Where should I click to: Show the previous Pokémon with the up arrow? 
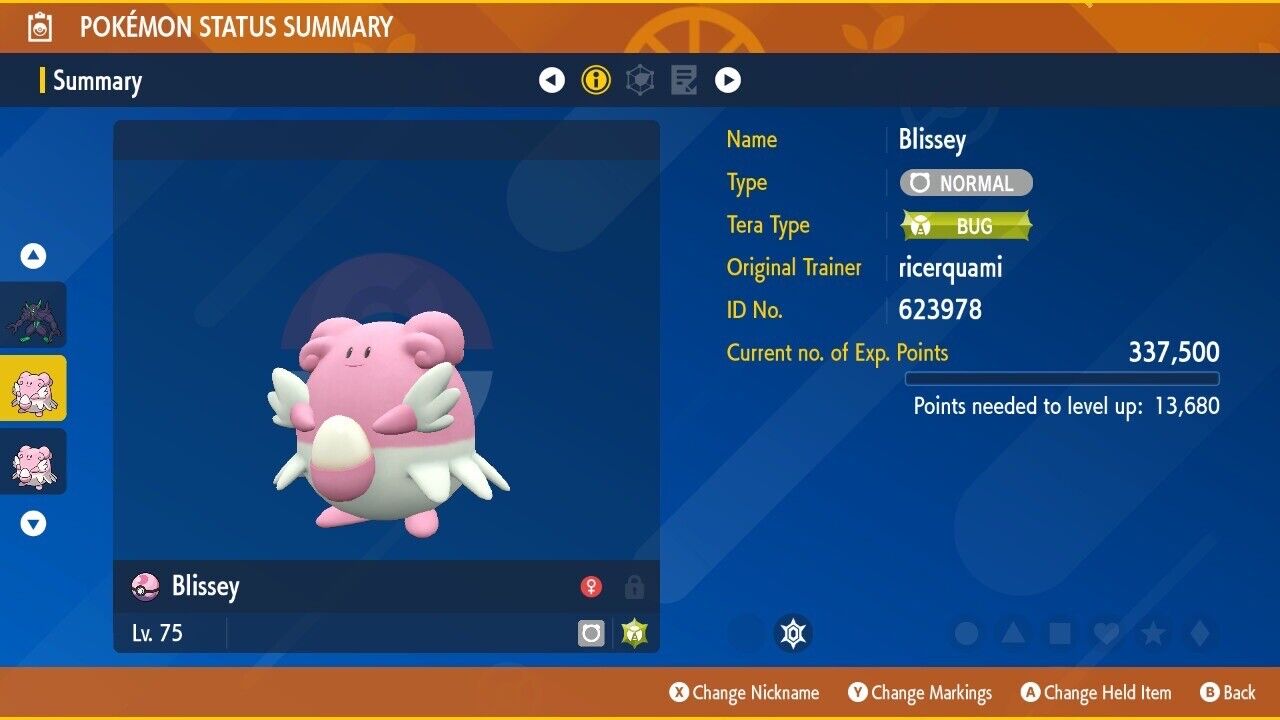[x=34, y=257]
